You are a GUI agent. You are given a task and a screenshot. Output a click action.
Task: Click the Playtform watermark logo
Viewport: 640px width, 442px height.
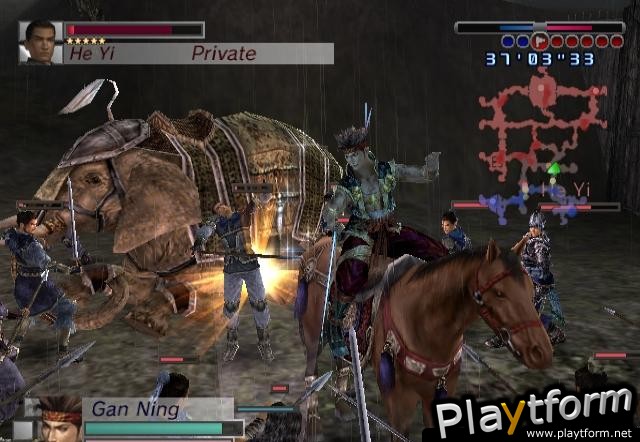tap(531, 411)
